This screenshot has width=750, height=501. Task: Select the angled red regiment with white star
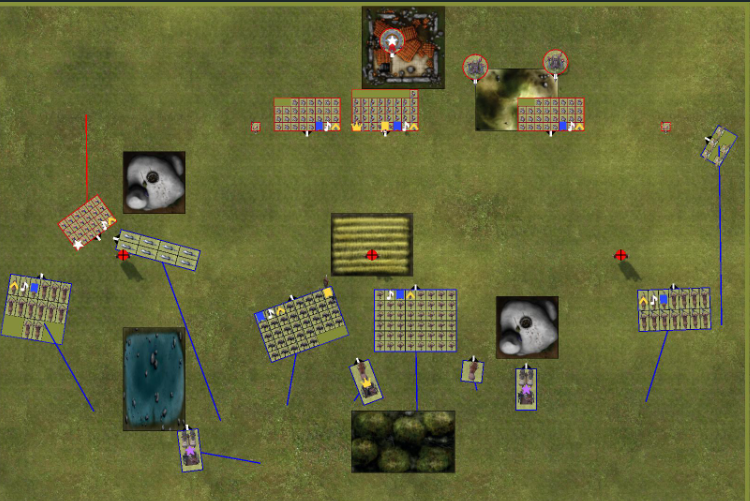(87, 223)
